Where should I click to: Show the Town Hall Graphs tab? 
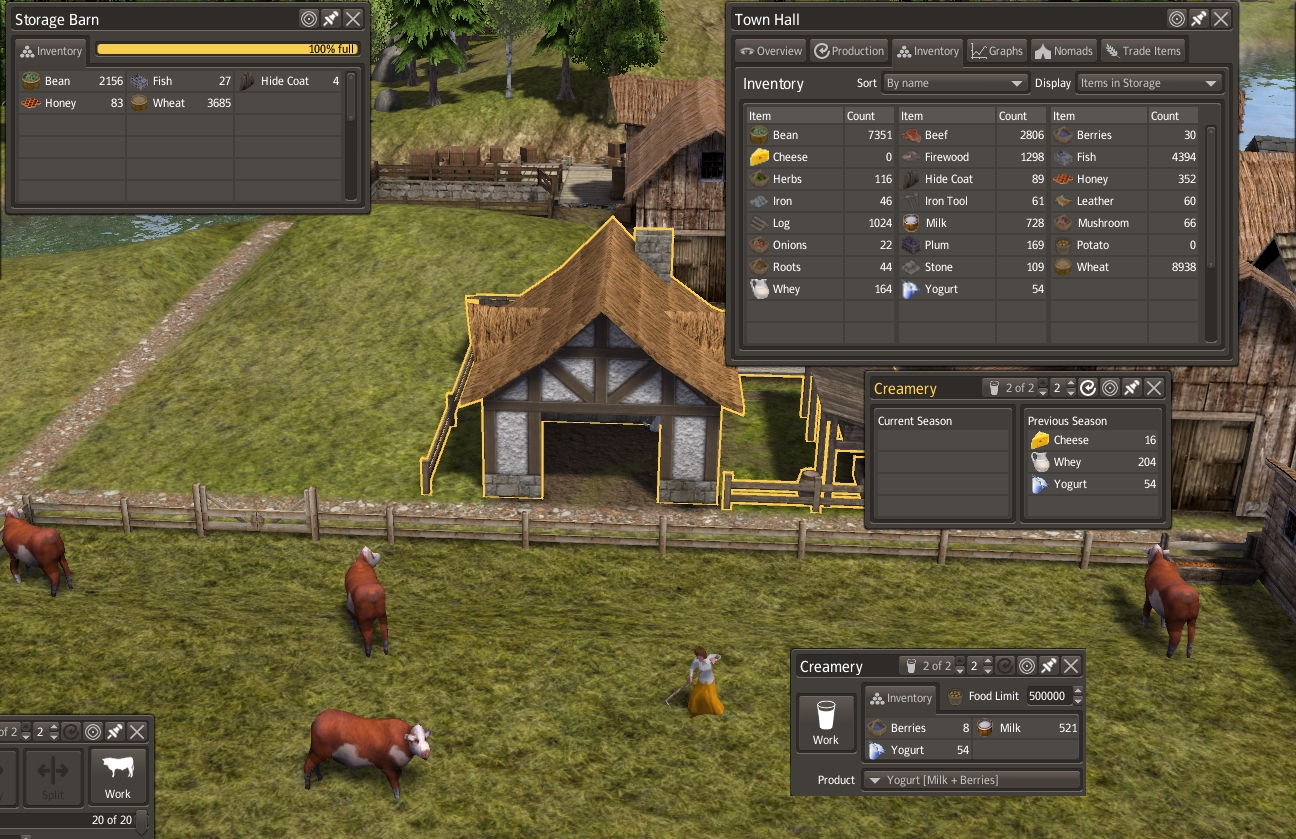(x=997, y=51)
